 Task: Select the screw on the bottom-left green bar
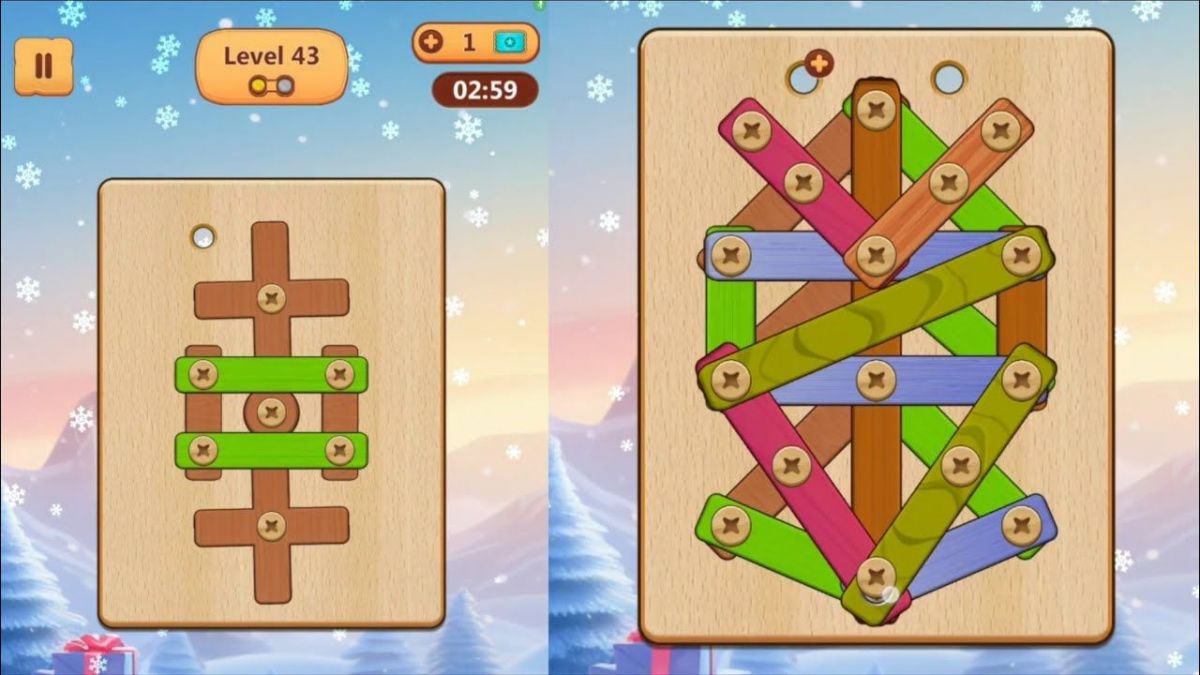tap(731, 524)
